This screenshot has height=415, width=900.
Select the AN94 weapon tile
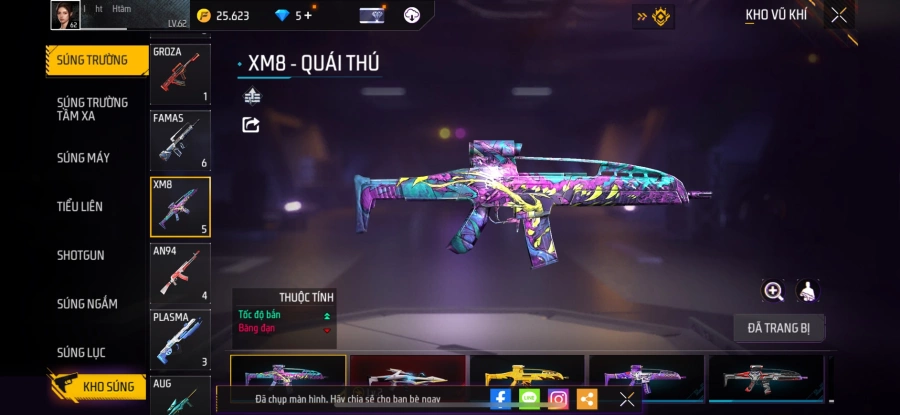pos(180,273)
